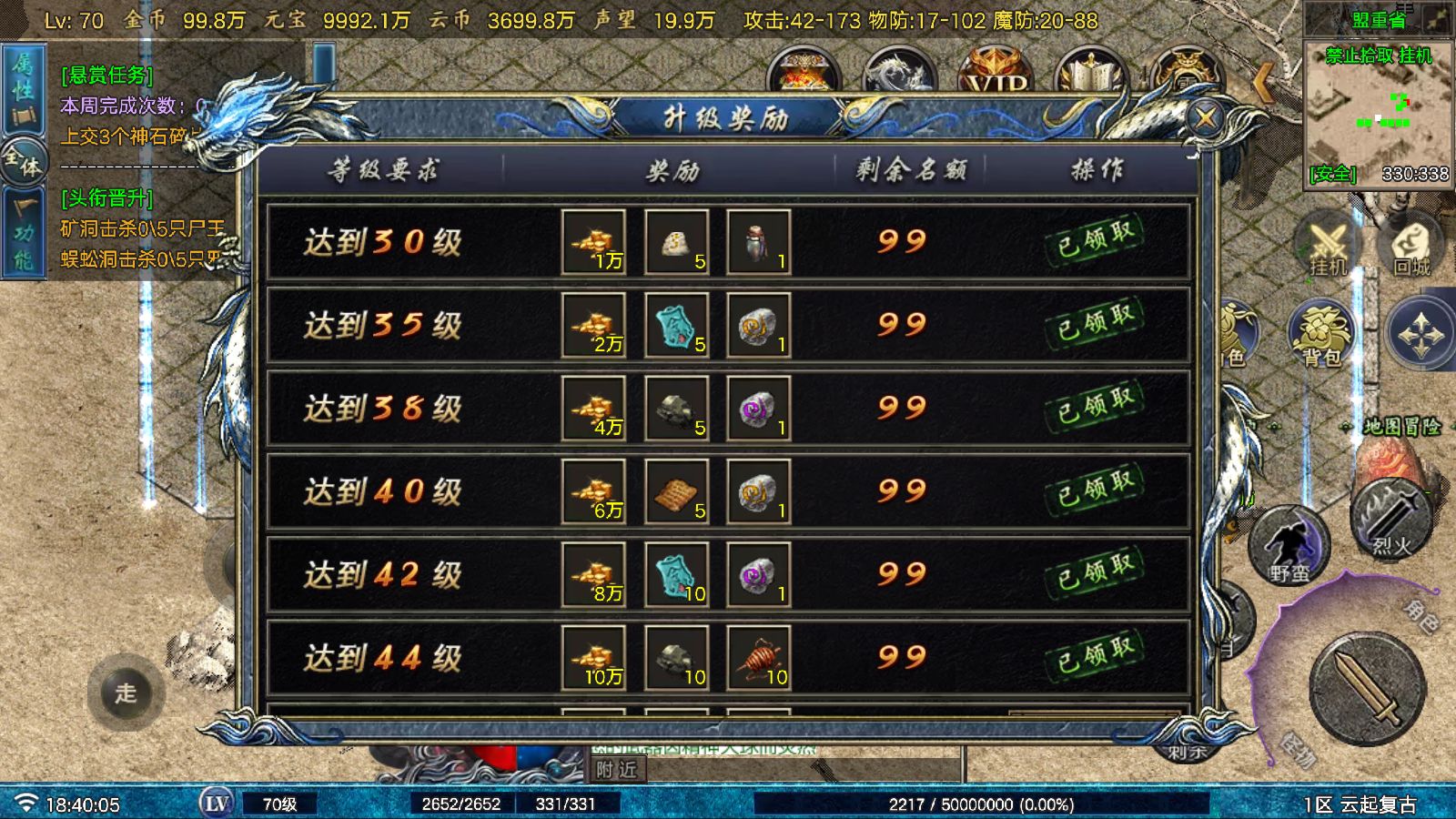Open the 功能 functions tab
The image size is (1456, 819).
tap(23, 235)
